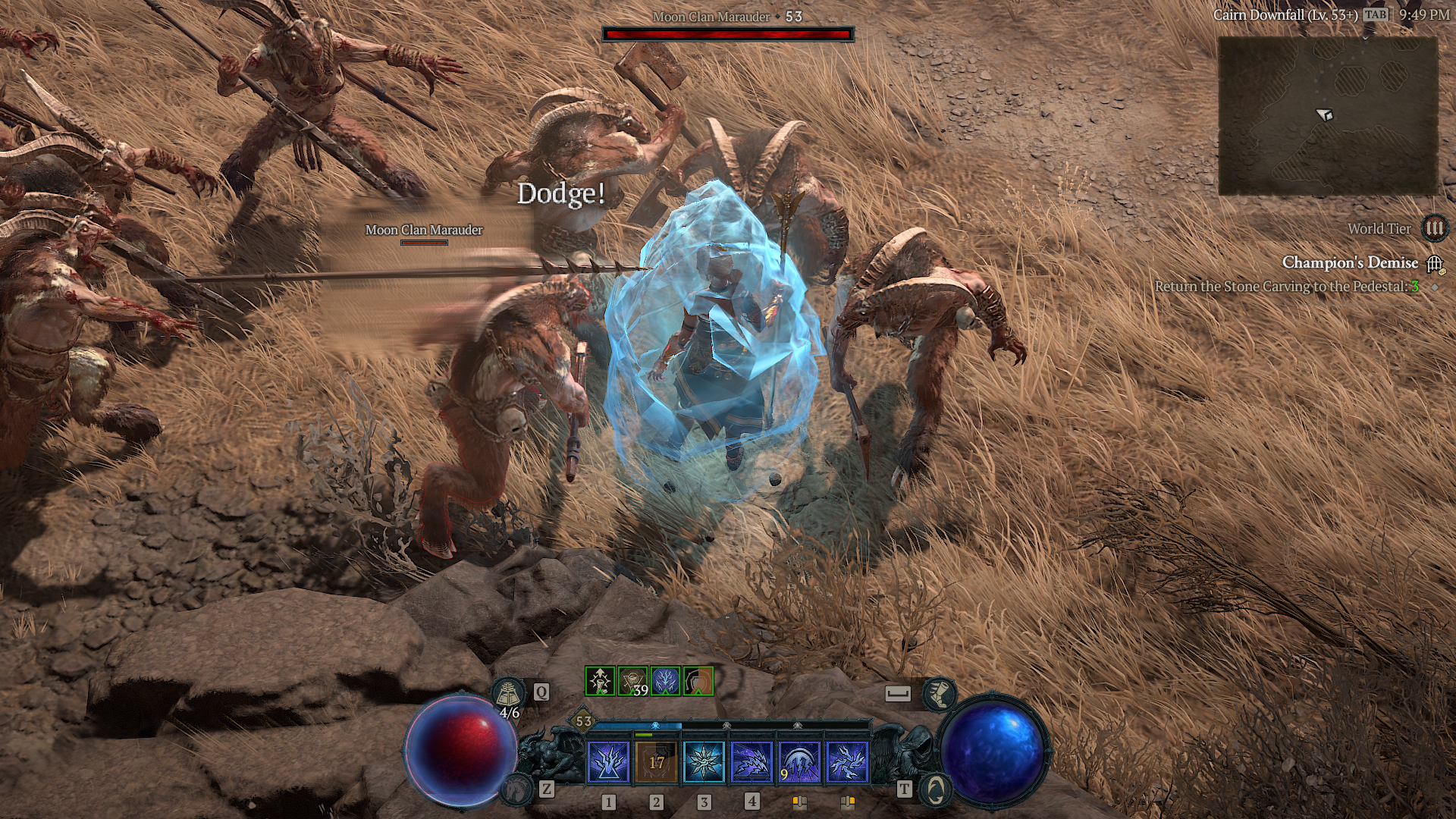The image size is (1456, 819).
Task: Click the Cairn Downfall zone name
Action: (1286, 14)
